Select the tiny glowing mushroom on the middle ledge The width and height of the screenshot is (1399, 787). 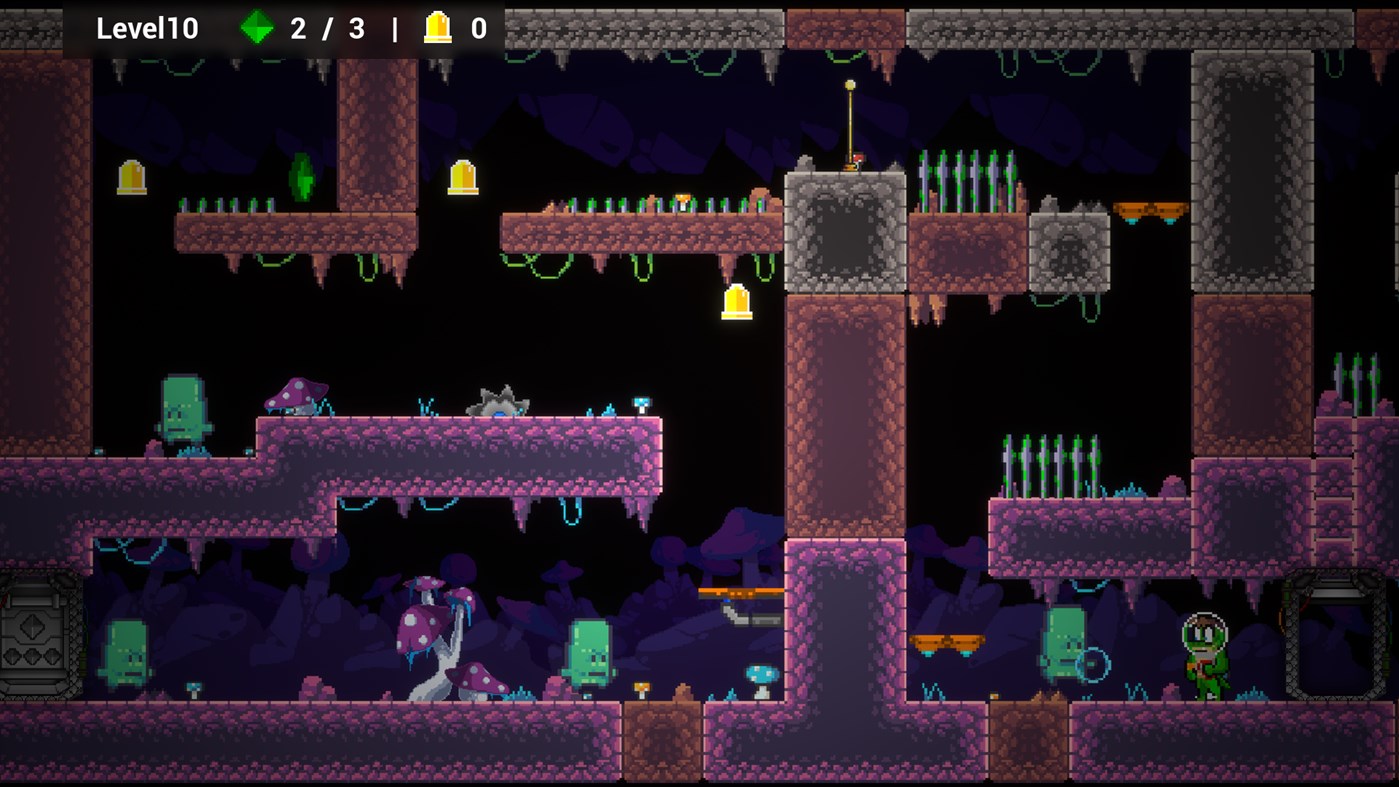[643, 403]
